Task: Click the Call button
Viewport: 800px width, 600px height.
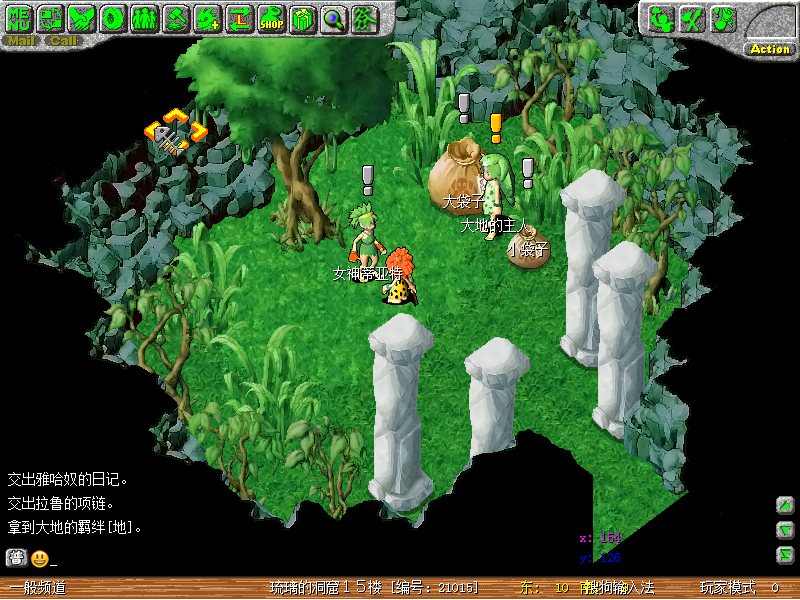Action: (63, 41)
